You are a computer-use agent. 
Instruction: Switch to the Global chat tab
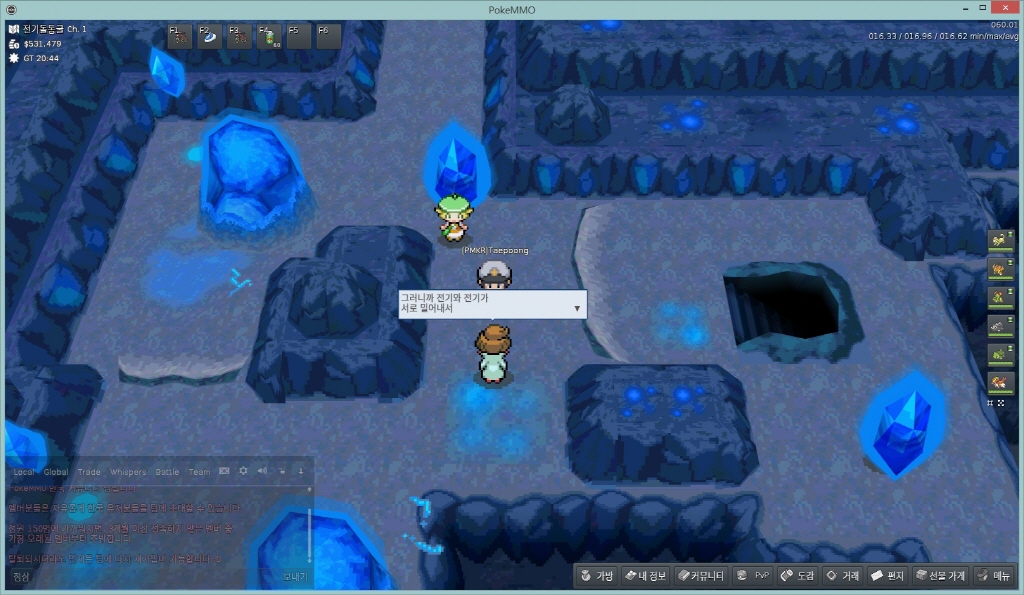[56, 472]
